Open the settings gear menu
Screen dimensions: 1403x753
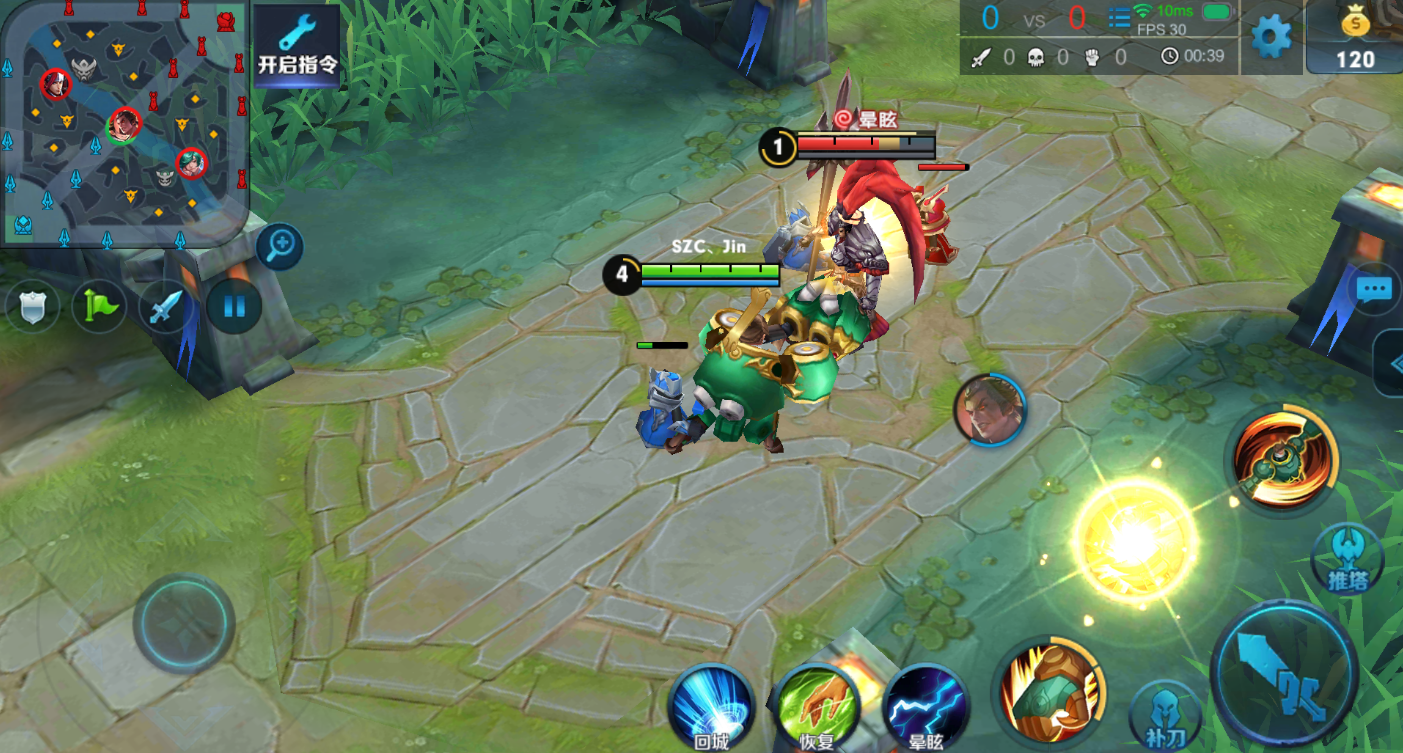tap(1271, 37)
